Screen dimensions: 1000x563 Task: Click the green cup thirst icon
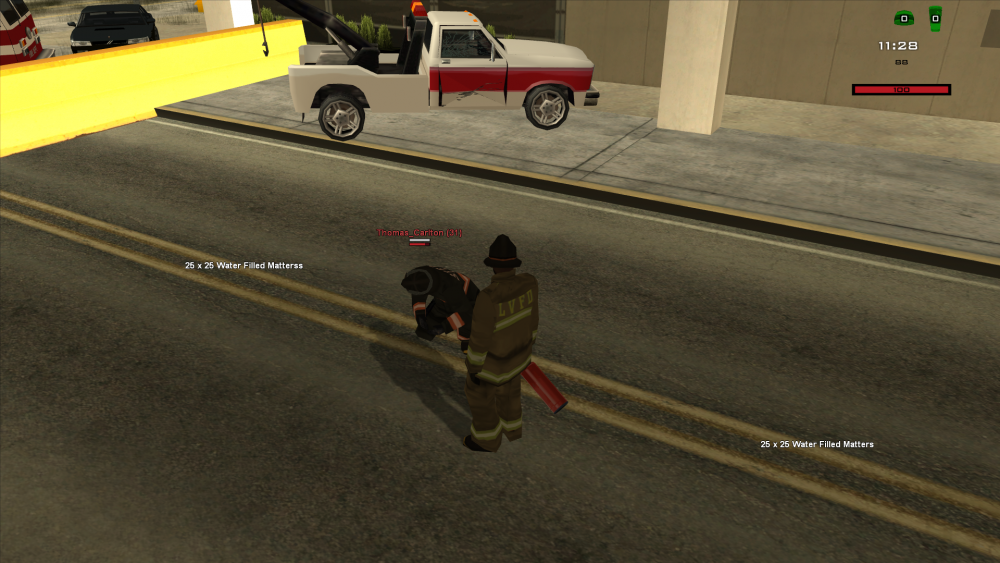point(935,18)
